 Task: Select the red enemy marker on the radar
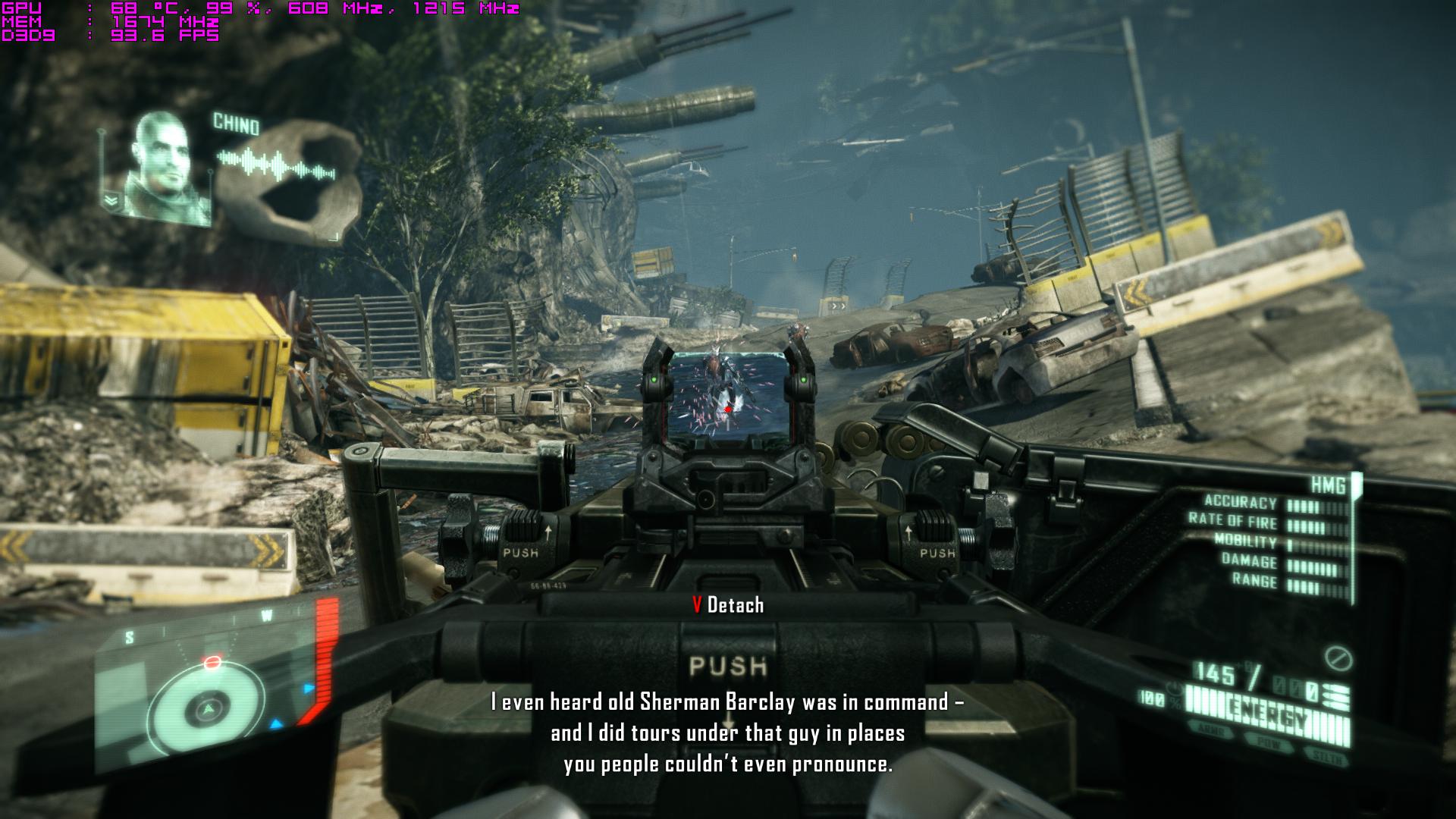[x=213, y=663]
